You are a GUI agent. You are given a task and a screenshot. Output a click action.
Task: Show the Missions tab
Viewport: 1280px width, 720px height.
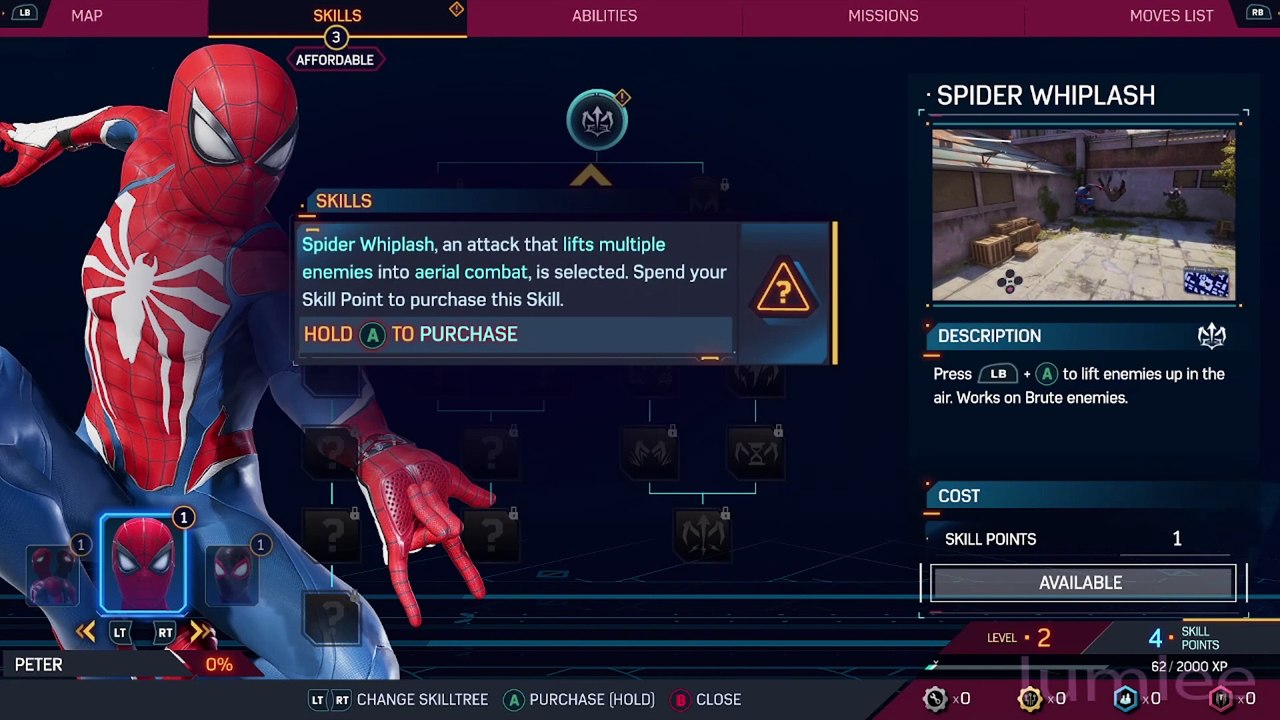(883, 16)
